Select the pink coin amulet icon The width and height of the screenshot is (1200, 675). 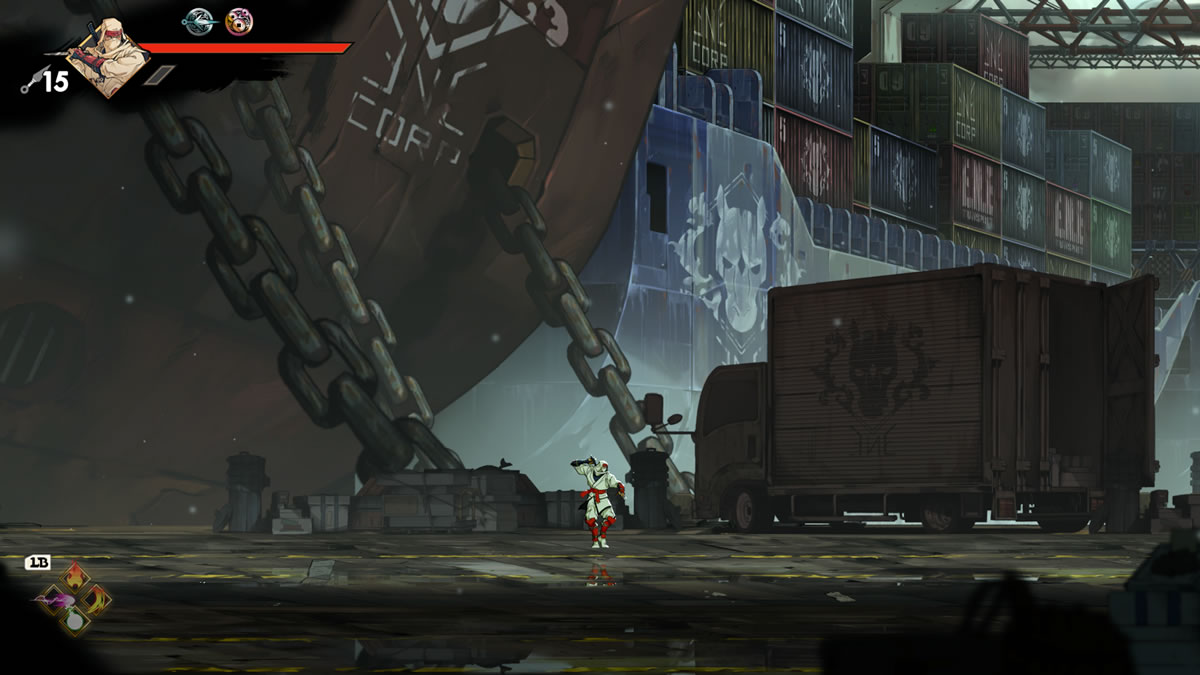coord(239,21)
